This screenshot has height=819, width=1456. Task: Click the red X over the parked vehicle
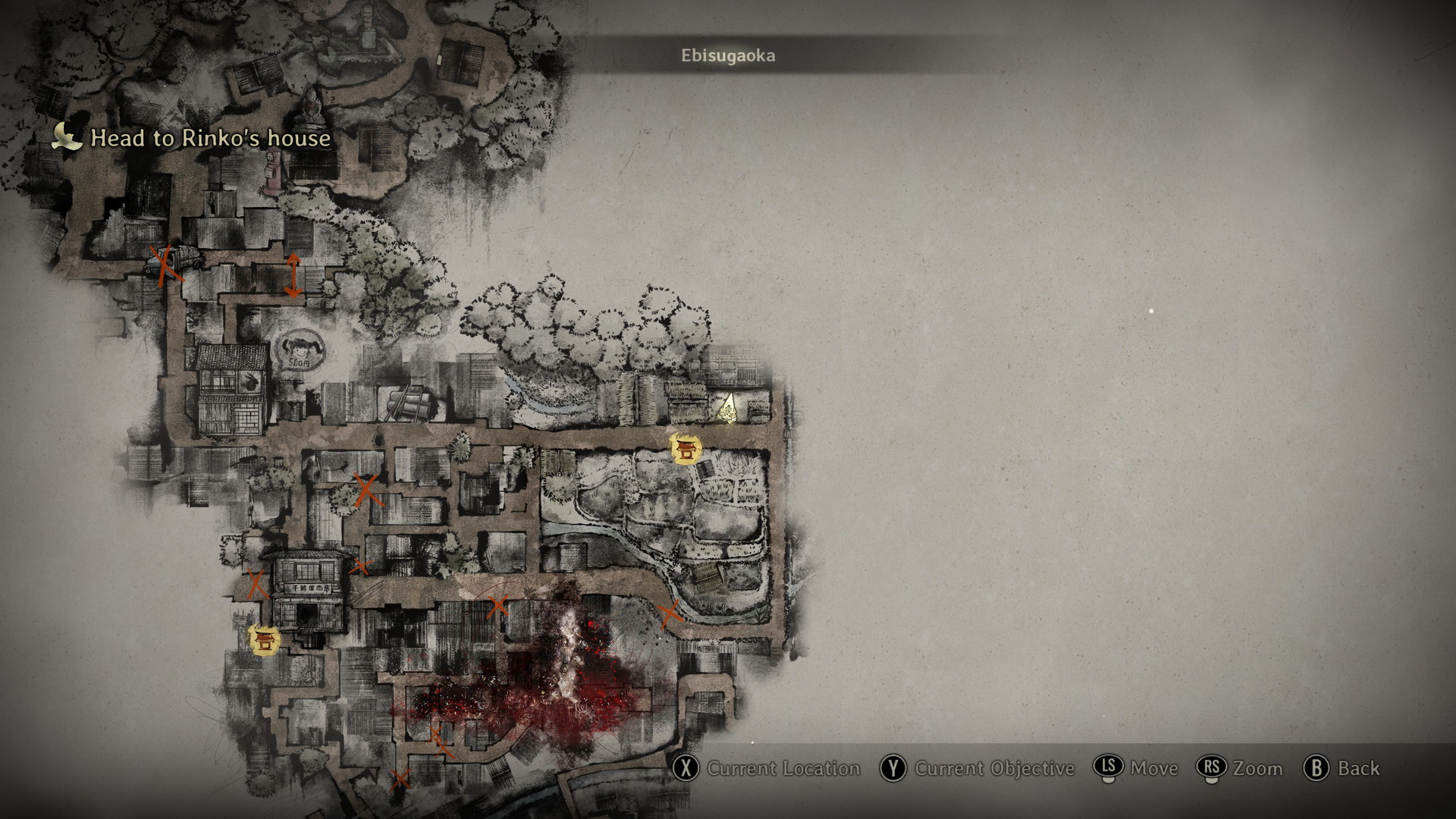coord(166,263)
